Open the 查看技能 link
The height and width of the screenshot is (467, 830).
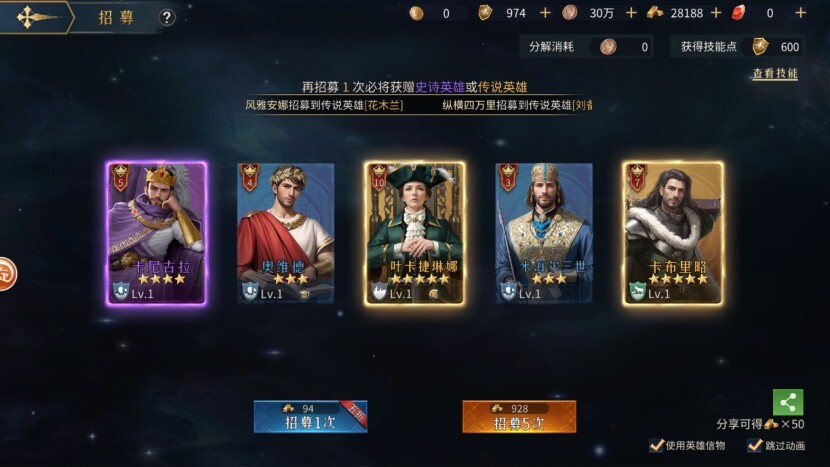pos(775,74)
